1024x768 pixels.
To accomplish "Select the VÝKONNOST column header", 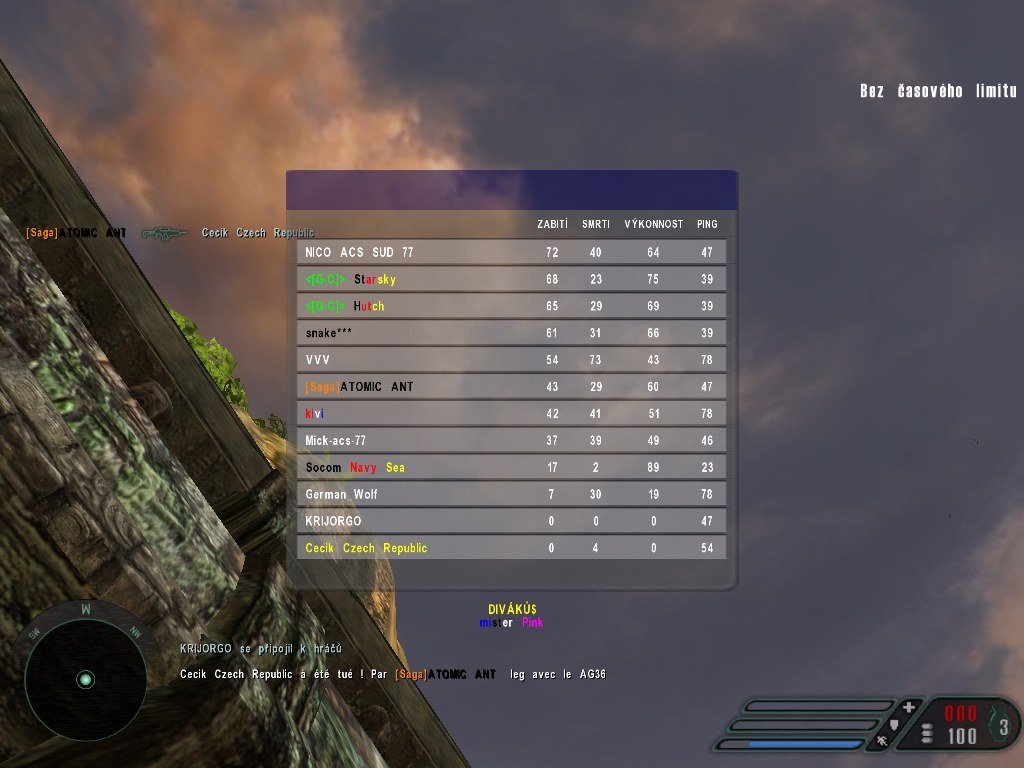I will pyautogui.click(x=653, y=224).
